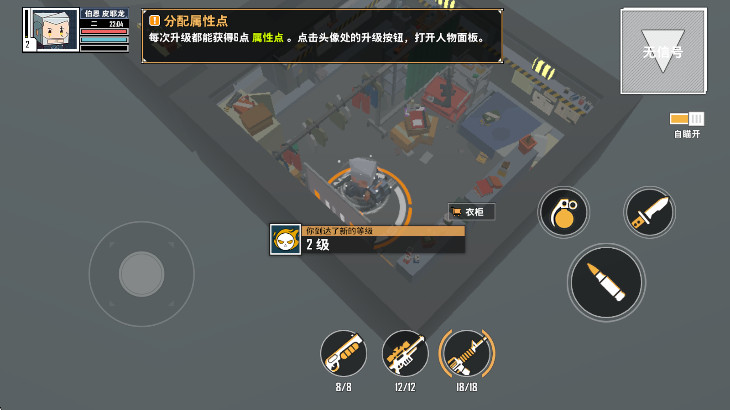
Task: Click the allocate attribute points tutorial banner
Action: click(322, 36)
